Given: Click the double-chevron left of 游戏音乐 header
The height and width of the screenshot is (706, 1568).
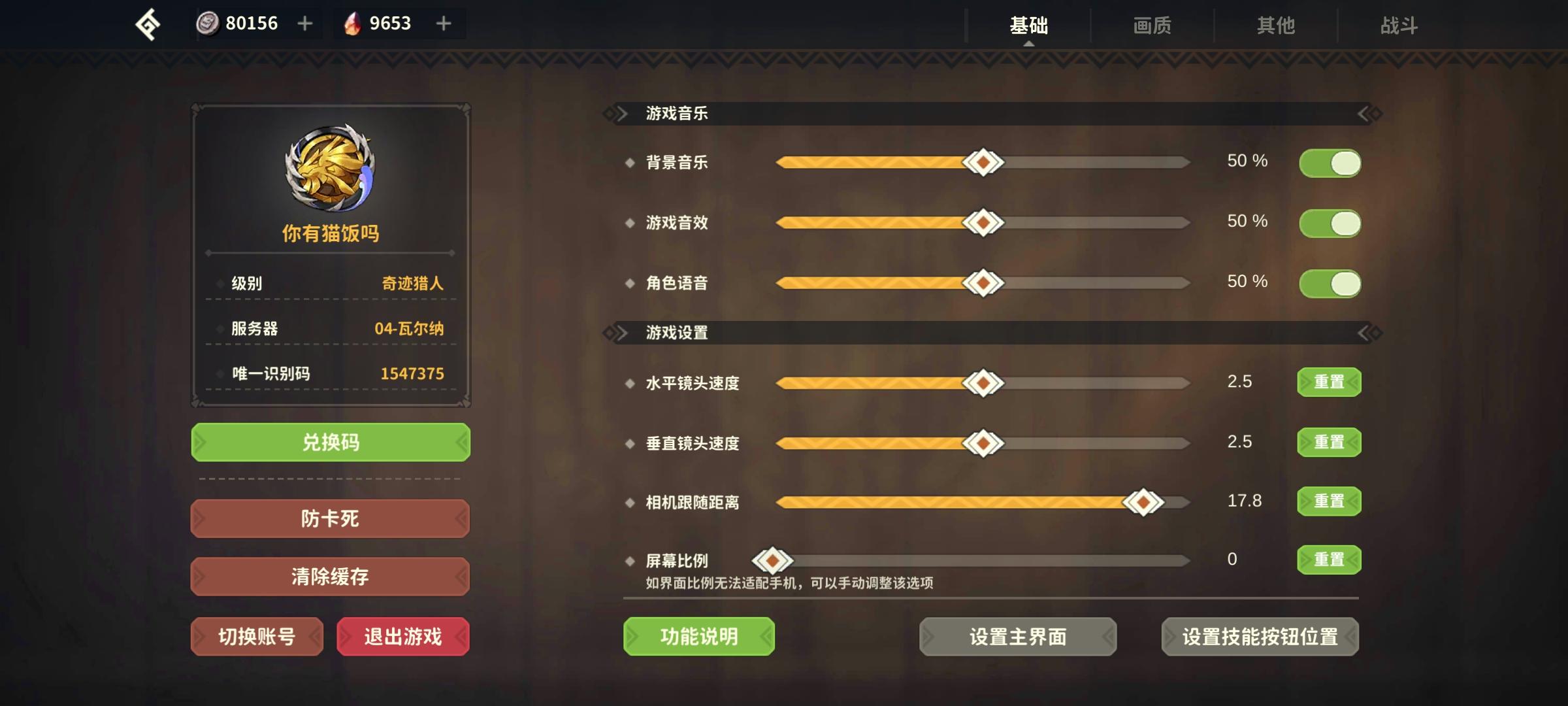Looking at the screenshot, I should tap(615, 112).
